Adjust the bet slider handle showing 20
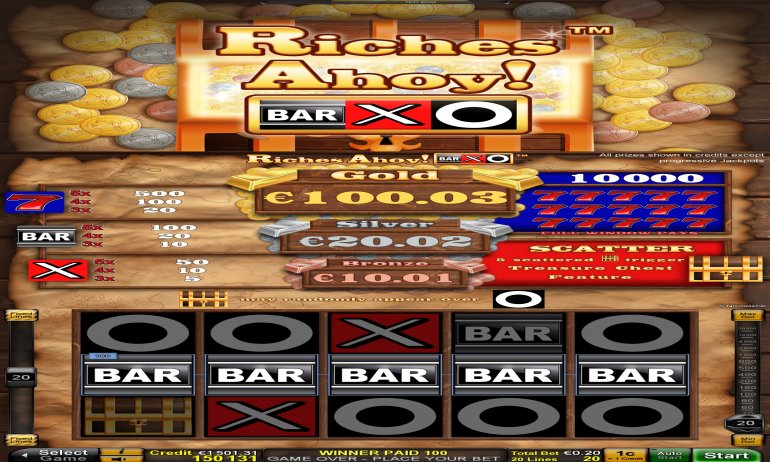Viewport: 770px width, 462px height. click(x=742, y=422)
